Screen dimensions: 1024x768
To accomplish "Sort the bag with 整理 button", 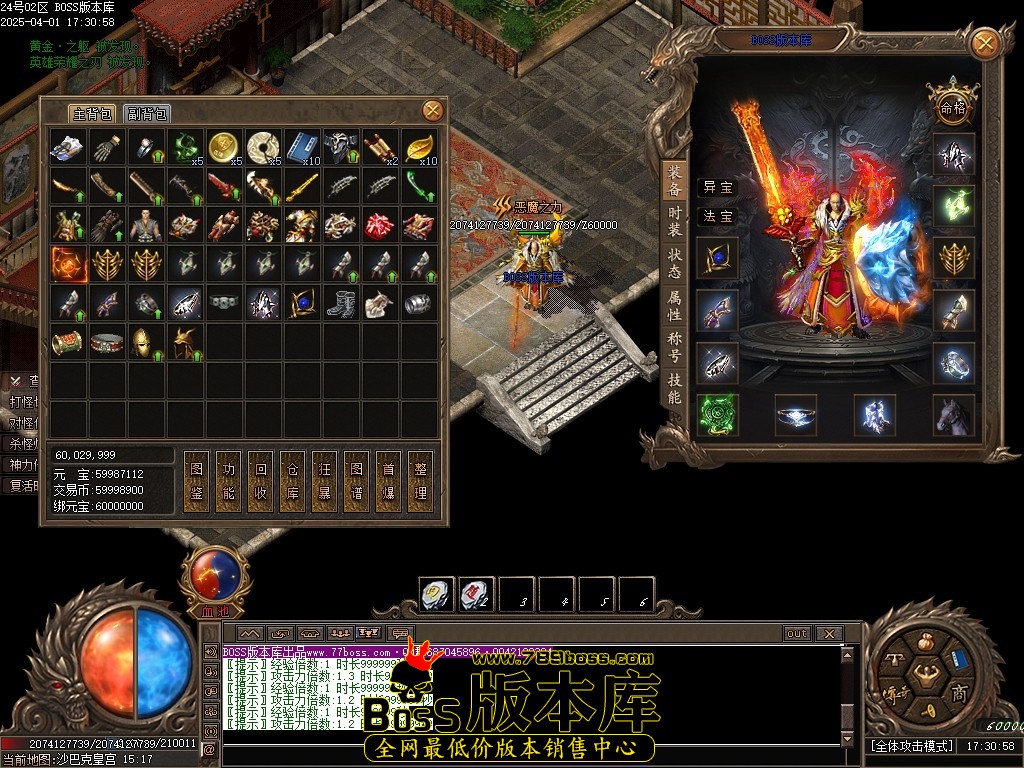I will tap(421, 480).
